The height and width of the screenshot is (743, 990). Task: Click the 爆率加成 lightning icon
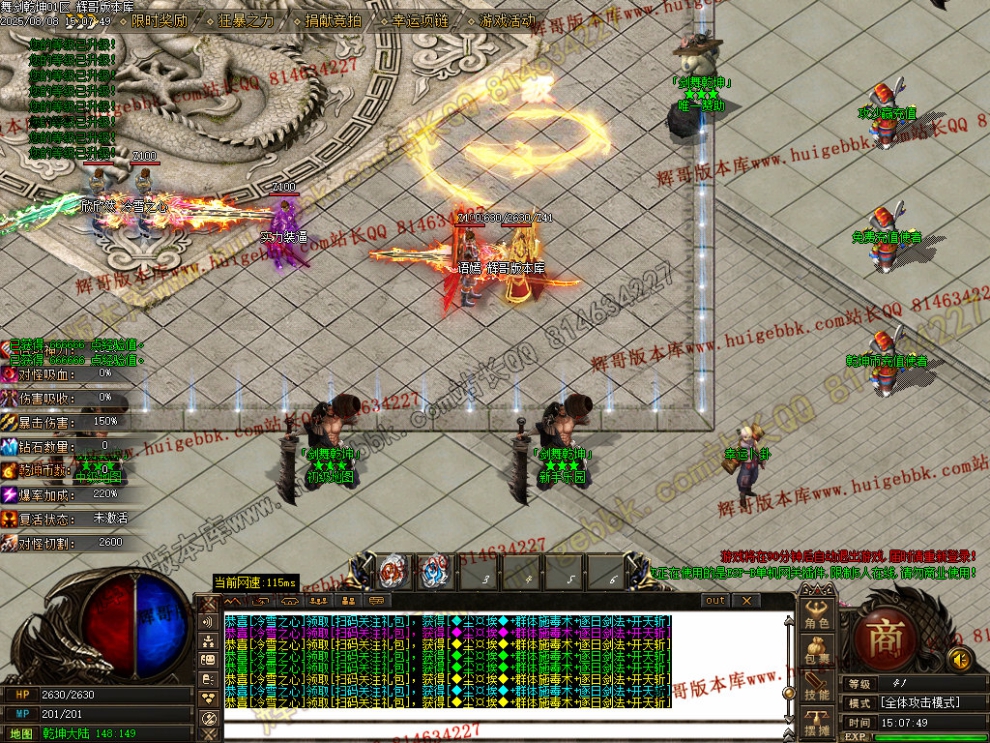[x=9, y=494]
